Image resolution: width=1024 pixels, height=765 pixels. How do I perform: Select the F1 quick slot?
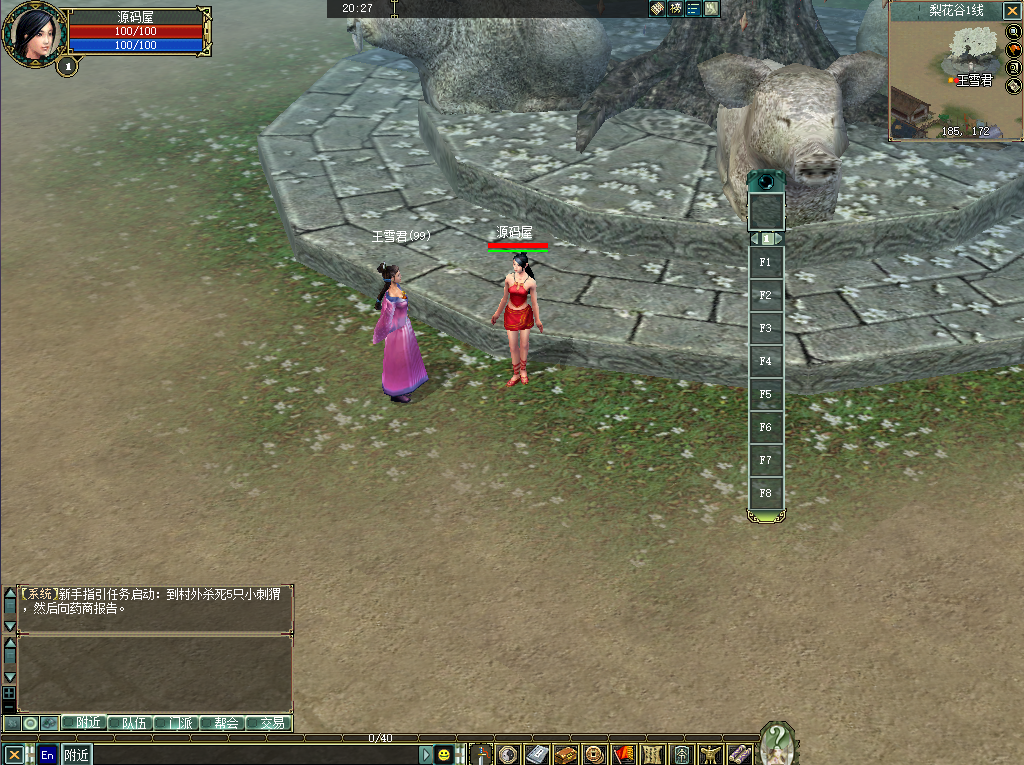pos(766,262)
